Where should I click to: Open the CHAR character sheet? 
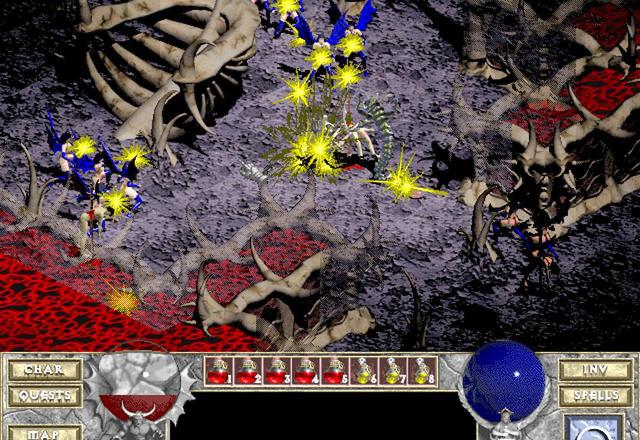pyautogui.click(x=44, y=370)
